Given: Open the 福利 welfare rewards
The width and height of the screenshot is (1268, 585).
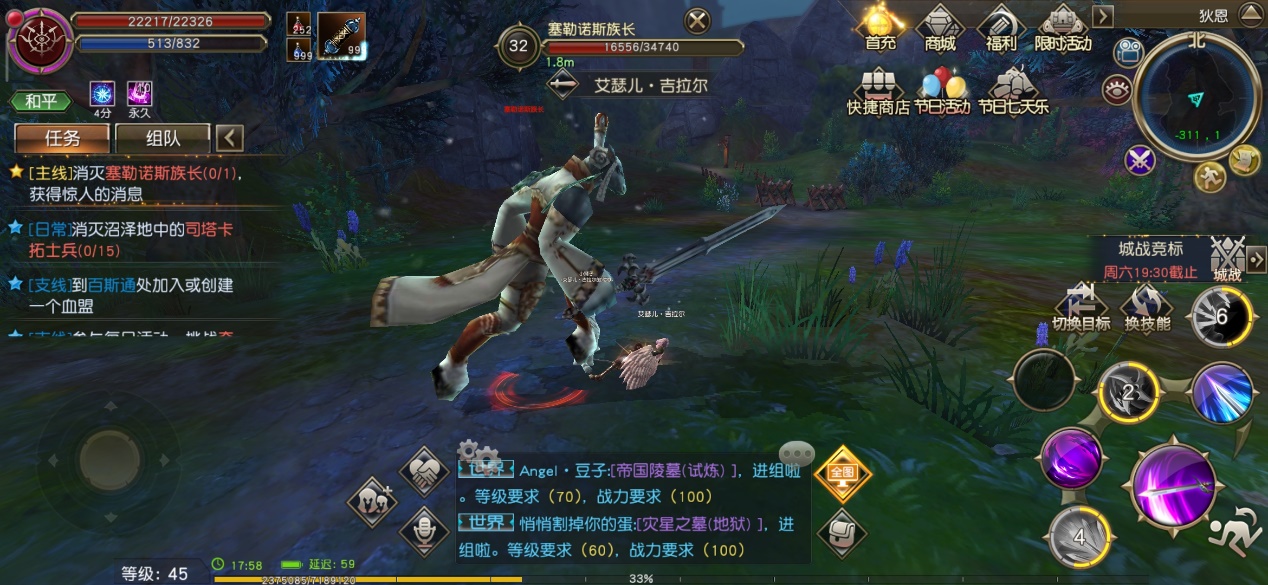Looking at the screenshot, I should coord(1000,27).
